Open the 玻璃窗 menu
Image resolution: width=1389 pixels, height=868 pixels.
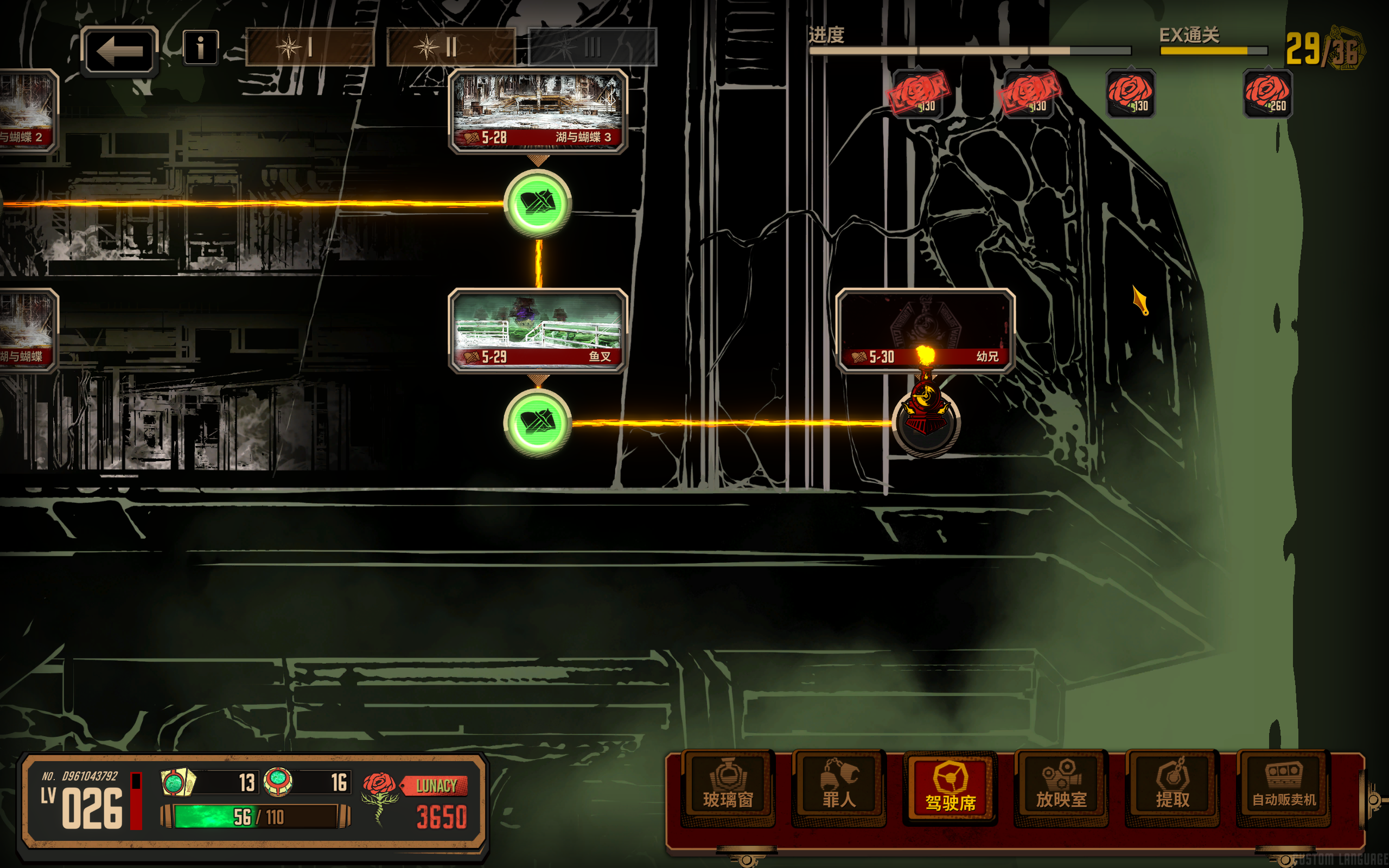pos(728,788)
